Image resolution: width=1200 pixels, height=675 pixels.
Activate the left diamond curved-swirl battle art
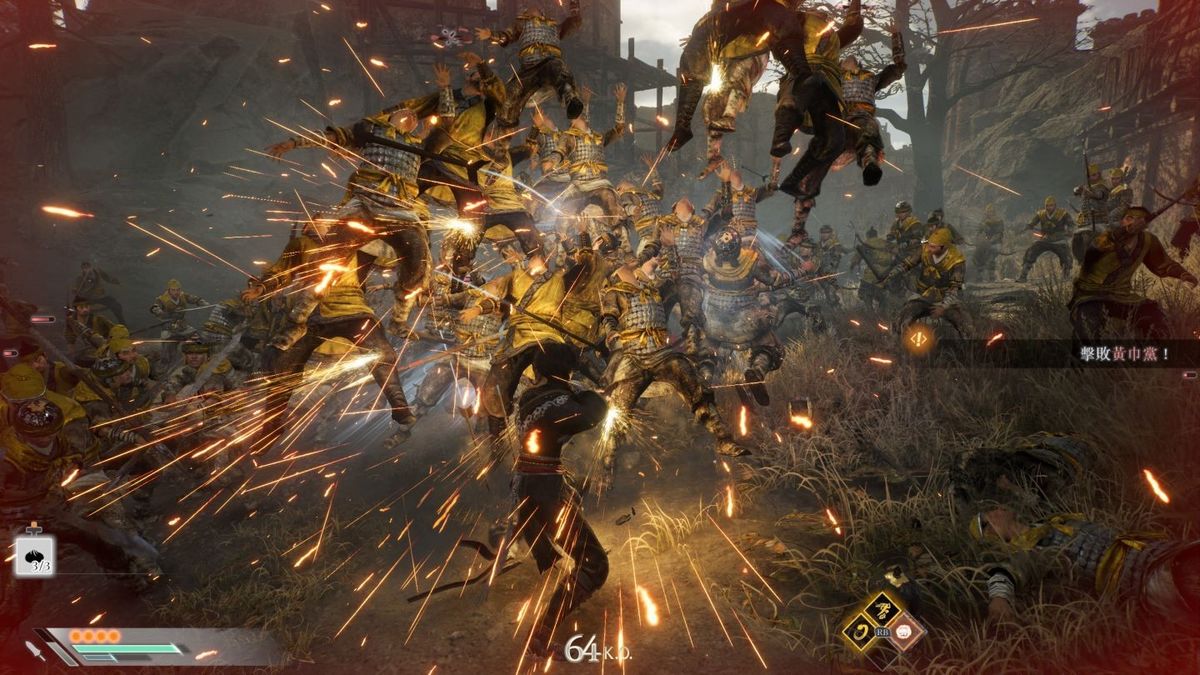[860, 631]
